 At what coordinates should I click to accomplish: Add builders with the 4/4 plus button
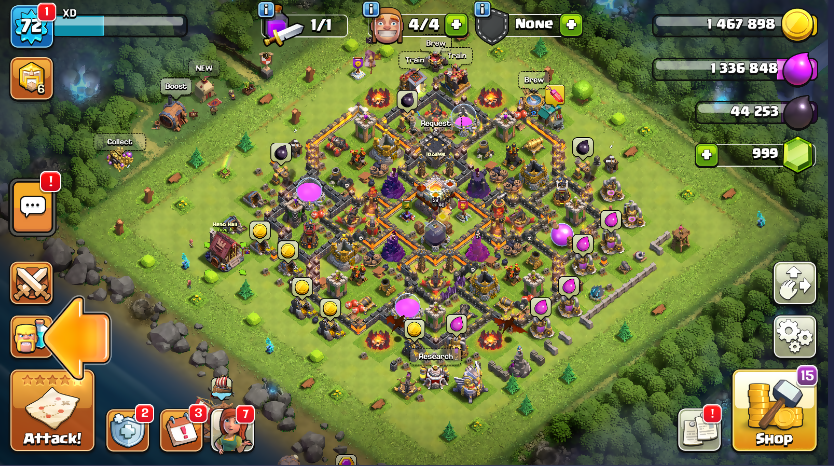click(456, 24)
